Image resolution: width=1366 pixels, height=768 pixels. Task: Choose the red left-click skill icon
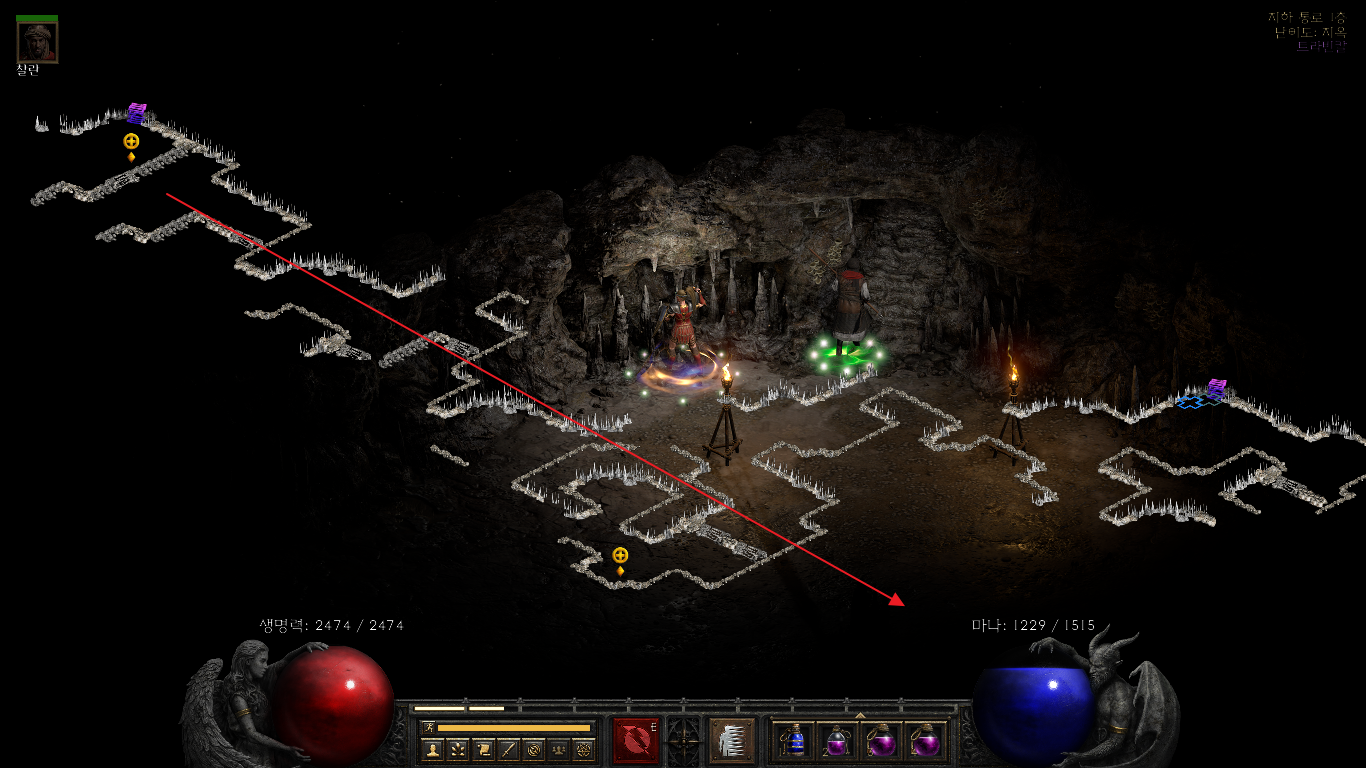coord(636,741)
